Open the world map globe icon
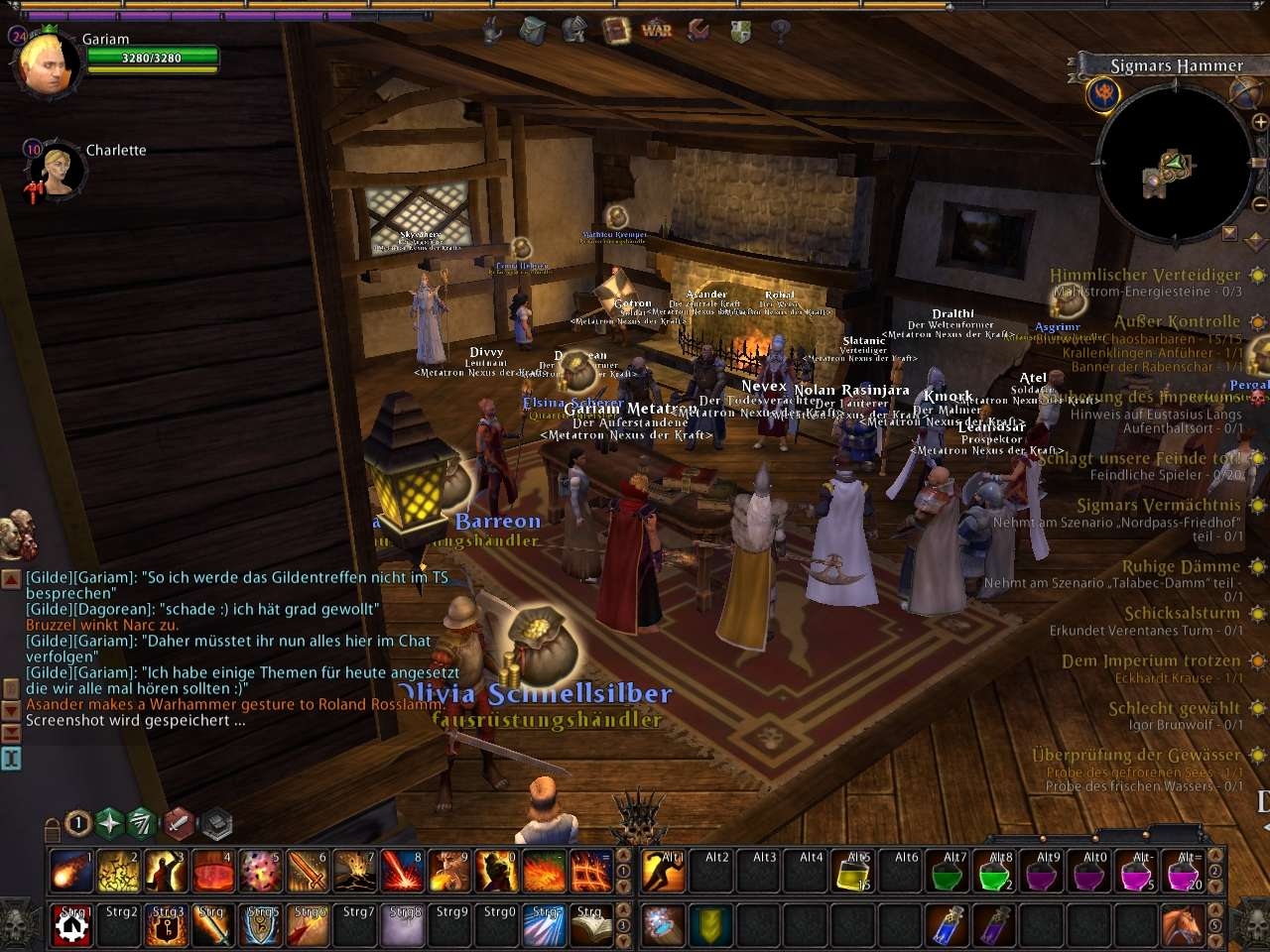 point(1244,92)
